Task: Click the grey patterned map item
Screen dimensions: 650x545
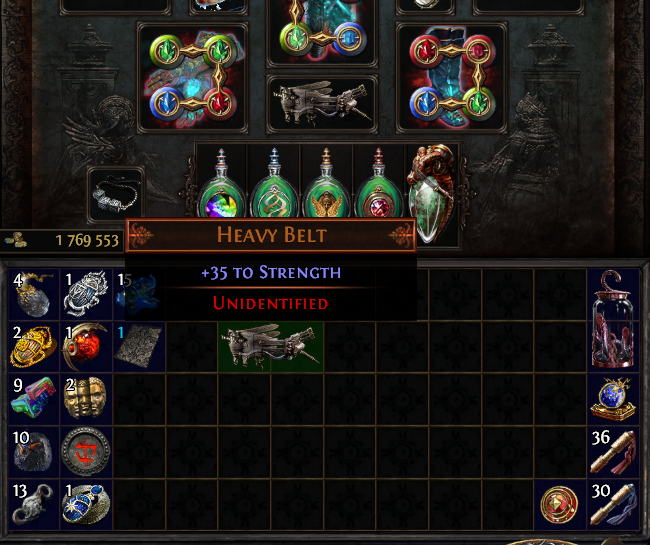Action: [x=137, y=347]
